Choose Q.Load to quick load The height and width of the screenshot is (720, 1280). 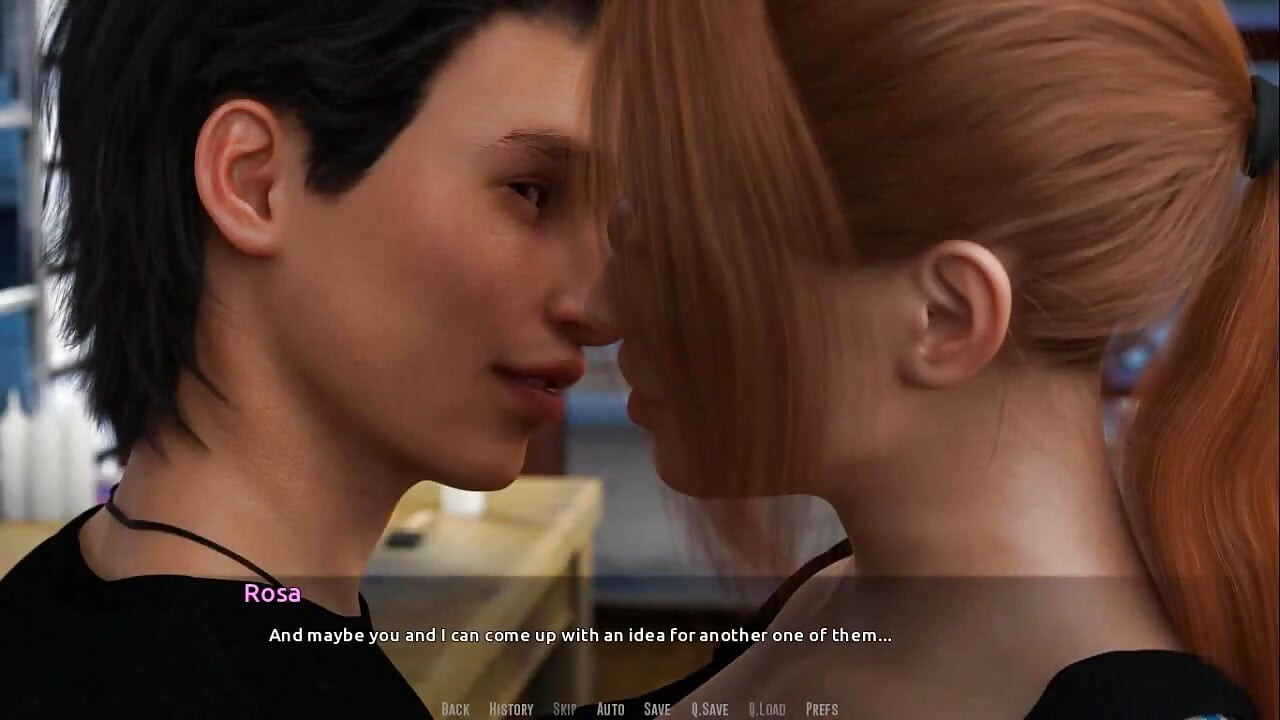(x=767, y=709)
